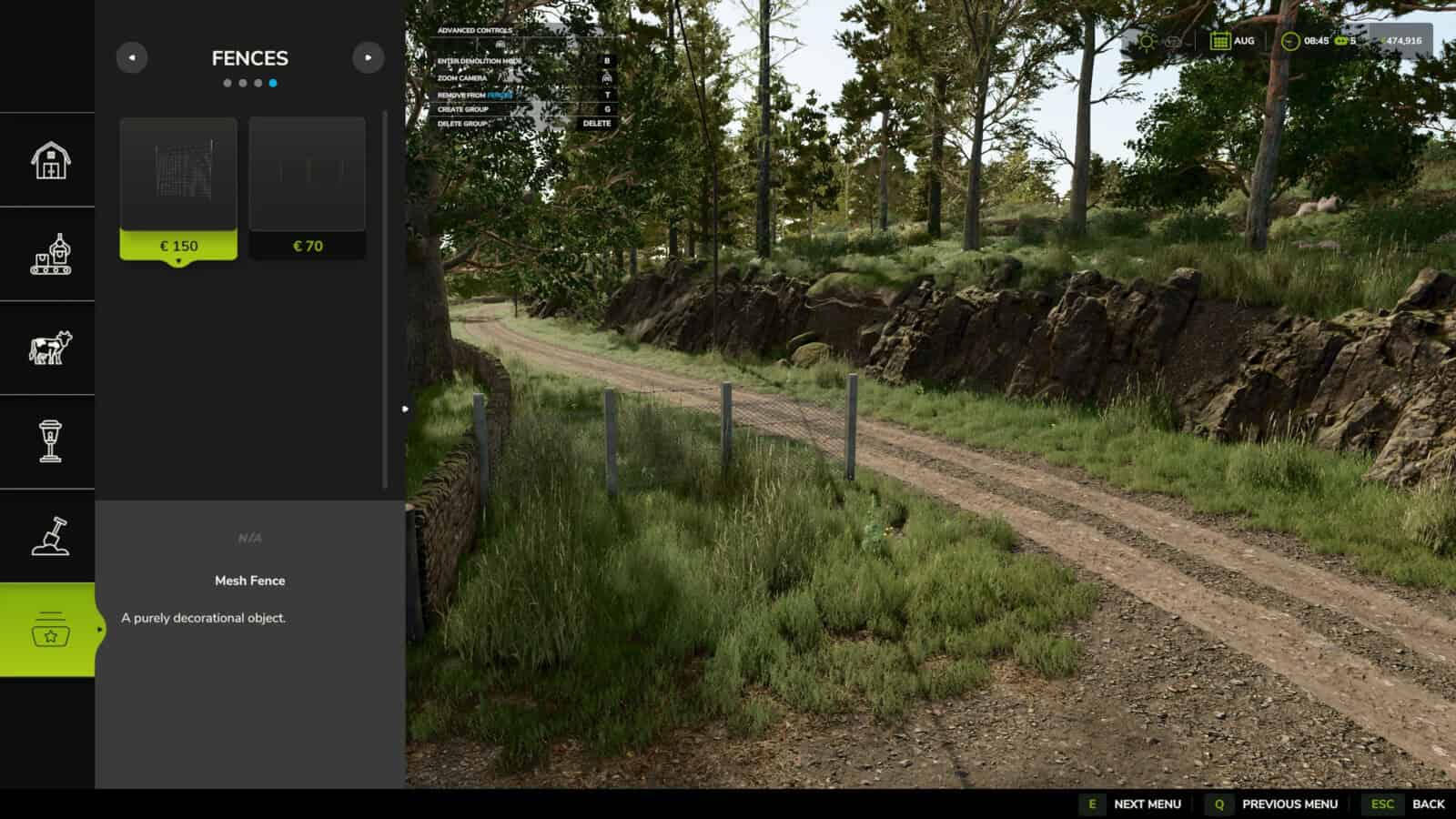Image resolution: width=1456 pixels, height=819 pixels.
Task: Select the first page dot under FENCES
Action: point(227,85)
